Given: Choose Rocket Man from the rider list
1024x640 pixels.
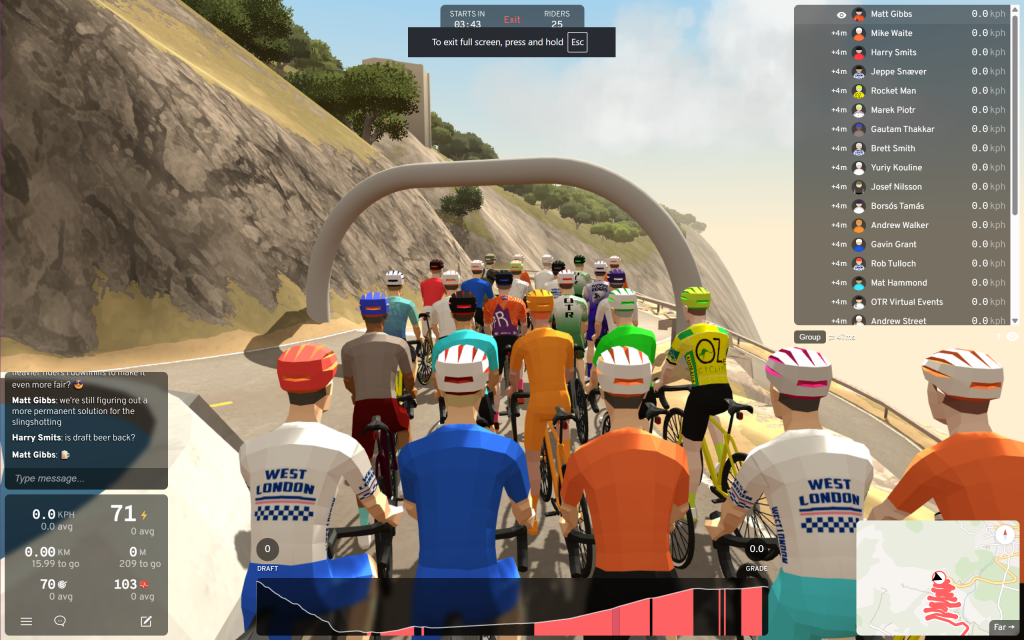Looking at the screenshot, I should pyautogui.click(x=893, y=91).
